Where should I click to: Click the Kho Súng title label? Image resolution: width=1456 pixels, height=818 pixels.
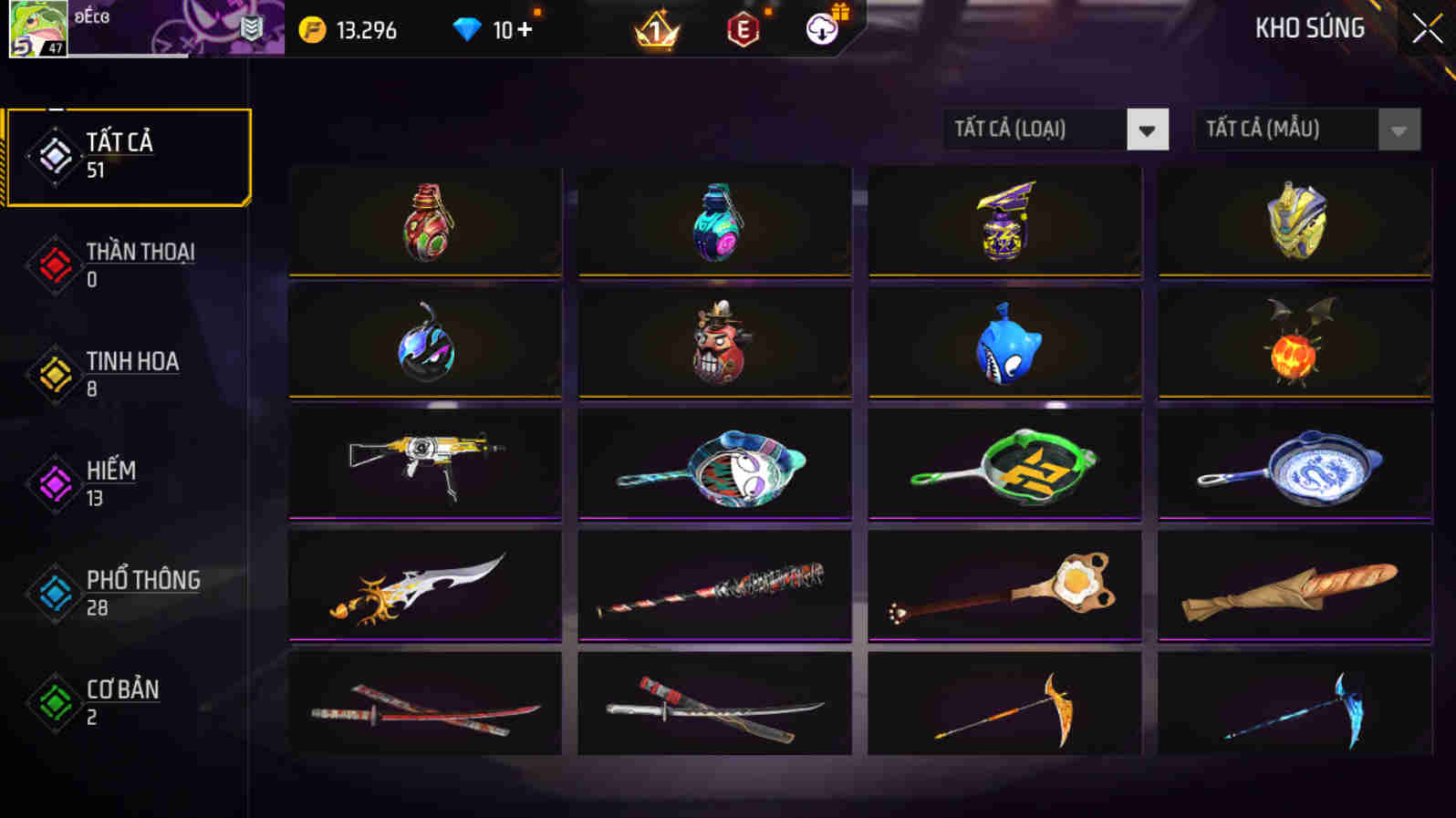(x=1309, y=28)
